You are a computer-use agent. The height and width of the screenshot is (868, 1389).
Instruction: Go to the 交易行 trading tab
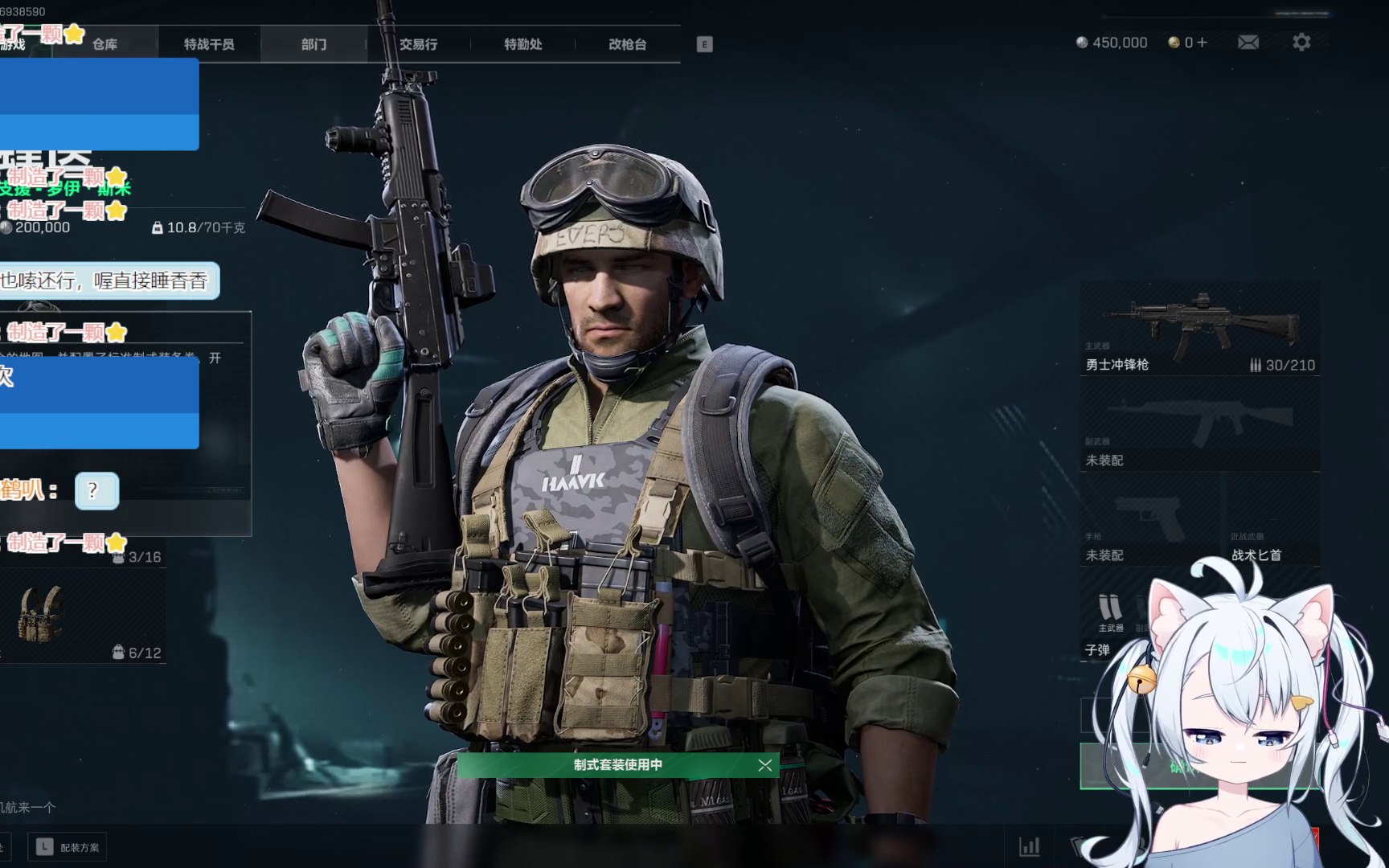(x=418, y=44)
